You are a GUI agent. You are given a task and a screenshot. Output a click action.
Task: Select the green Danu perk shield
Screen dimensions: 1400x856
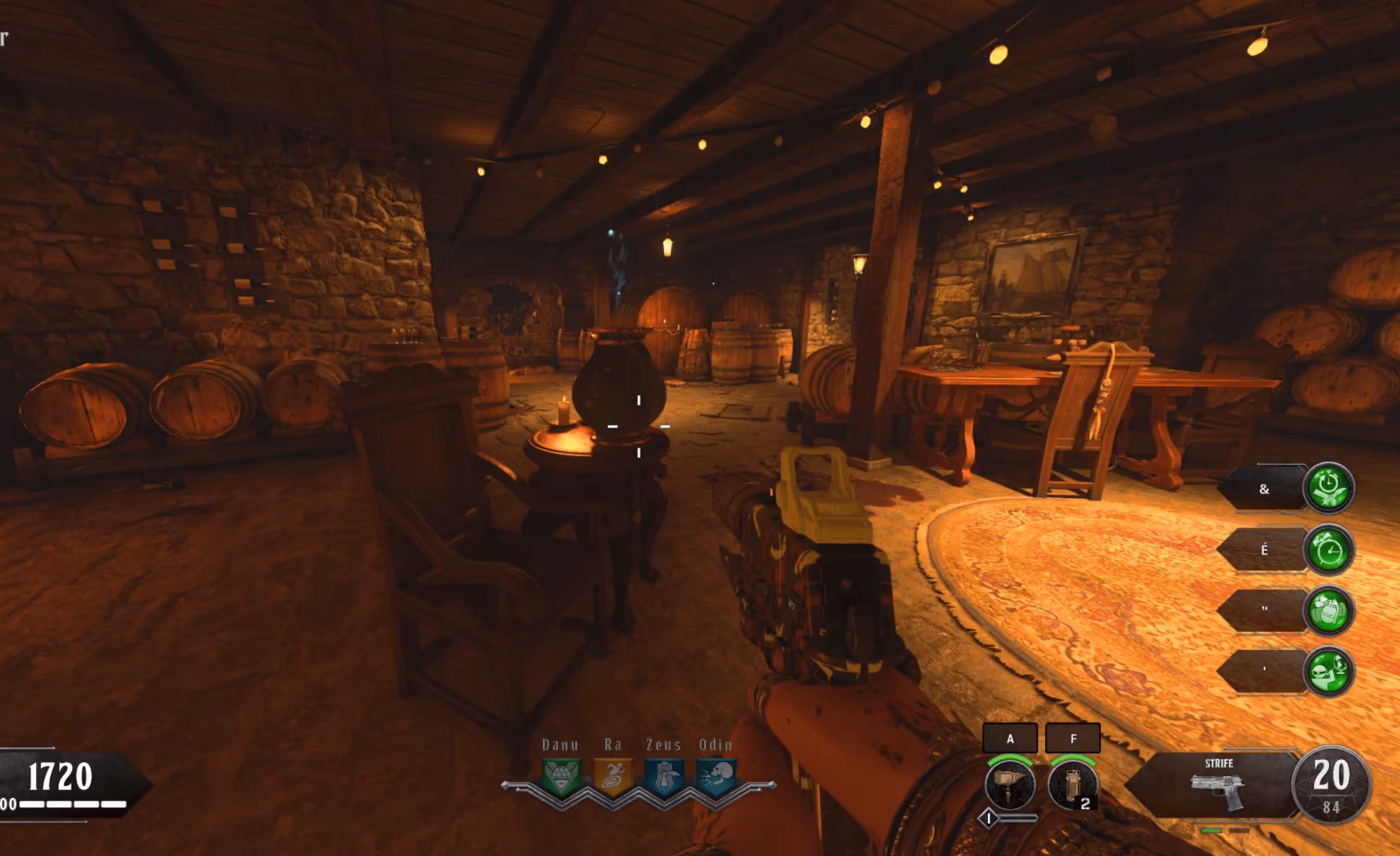point(561,777)
